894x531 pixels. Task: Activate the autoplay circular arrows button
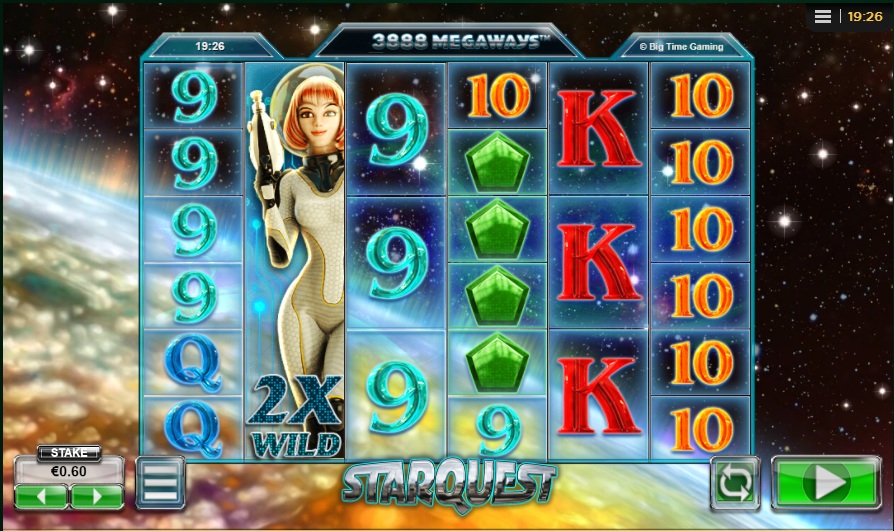click(x=735, y=485)
